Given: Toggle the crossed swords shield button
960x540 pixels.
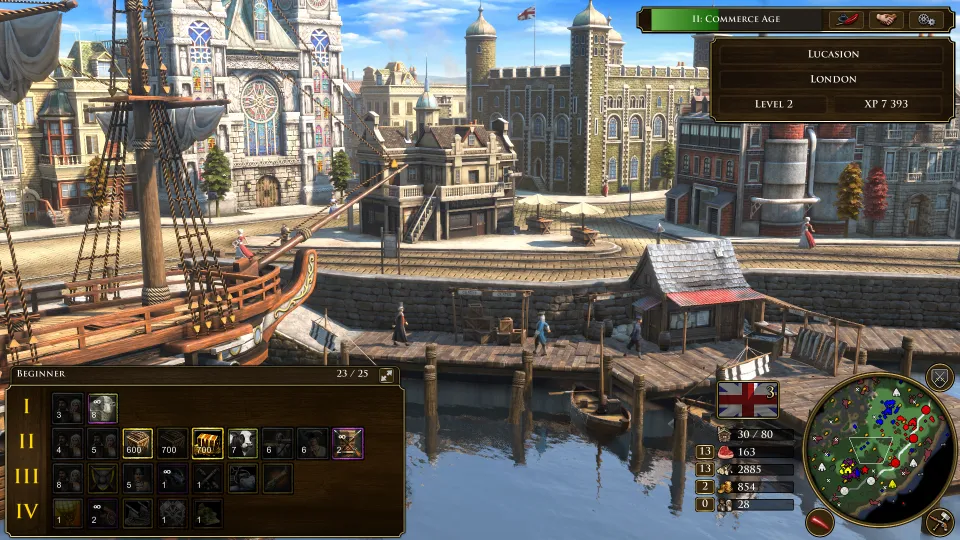Looking at the screenshot, I should 938,377.
